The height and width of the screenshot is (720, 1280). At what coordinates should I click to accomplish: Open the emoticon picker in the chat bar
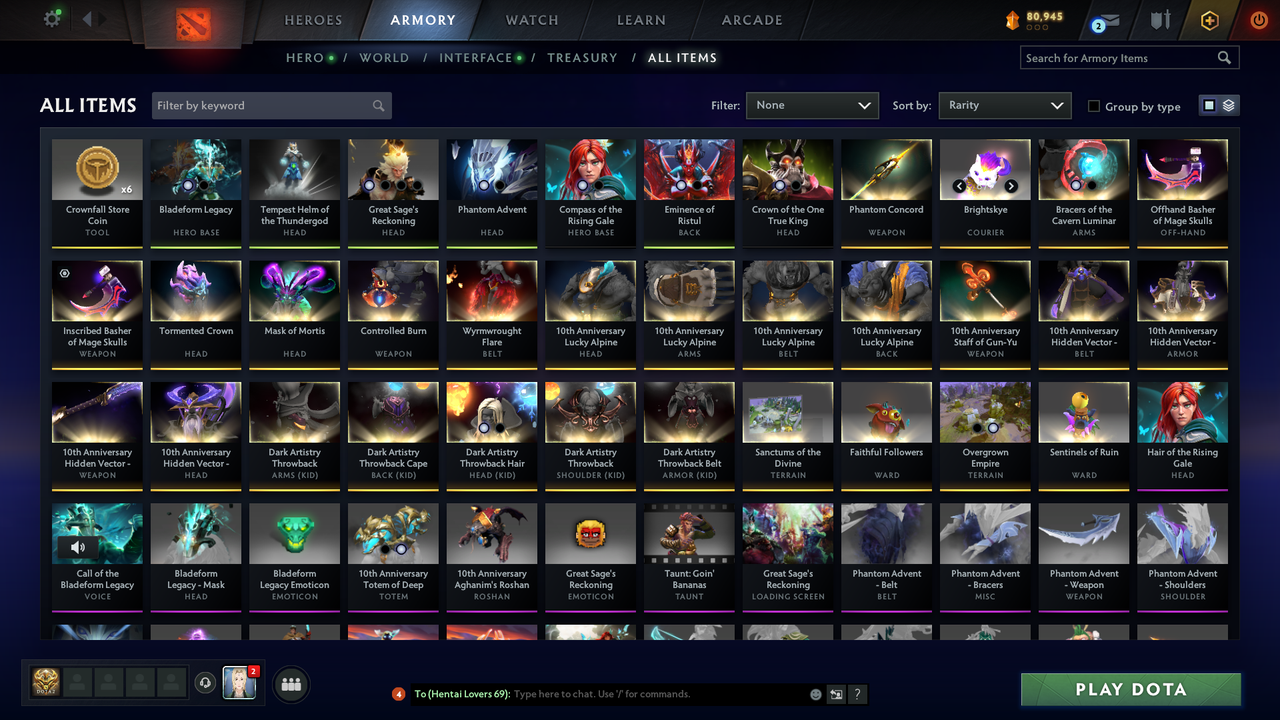(x=815, y=693)
